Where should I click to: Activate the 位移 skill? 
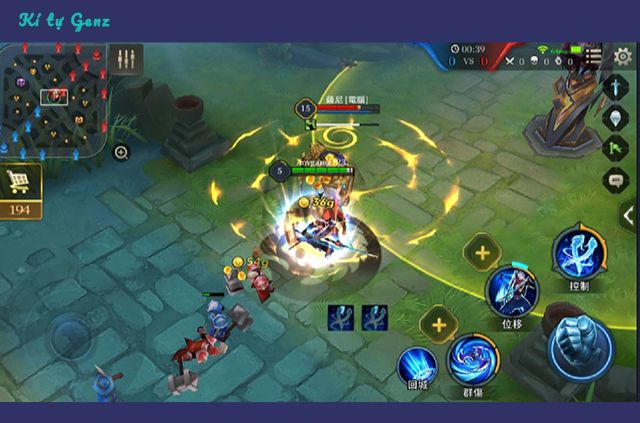click(511, 291)
